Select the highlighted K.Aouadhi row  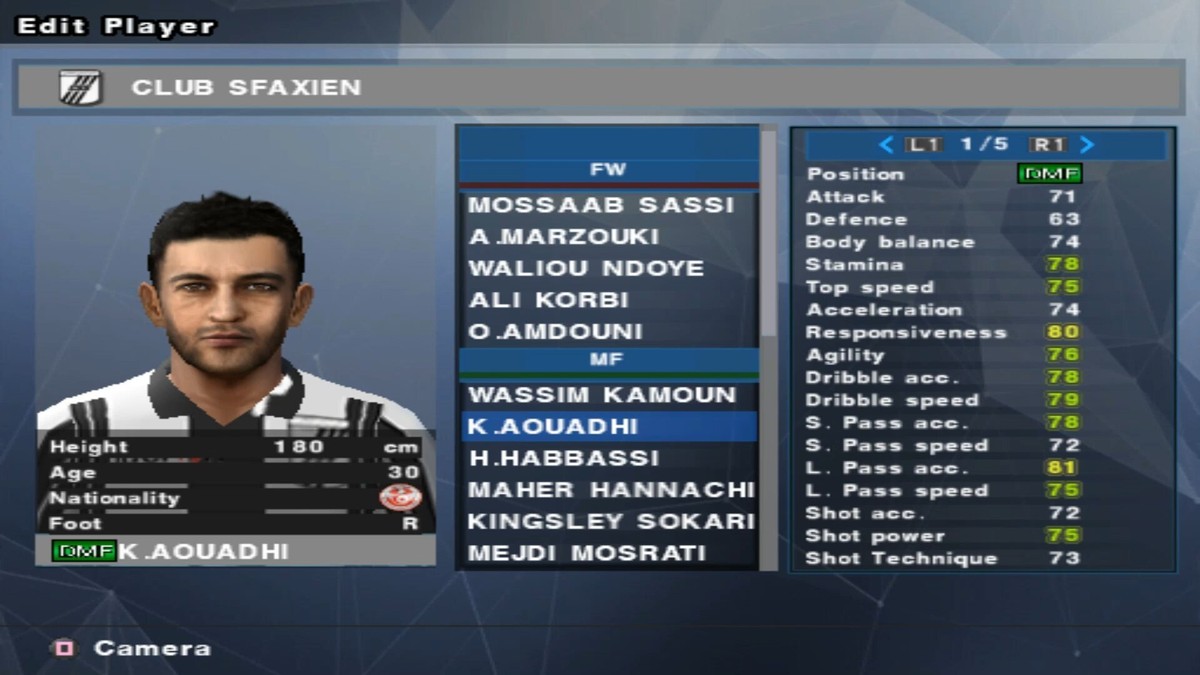[x=608, y=427]
